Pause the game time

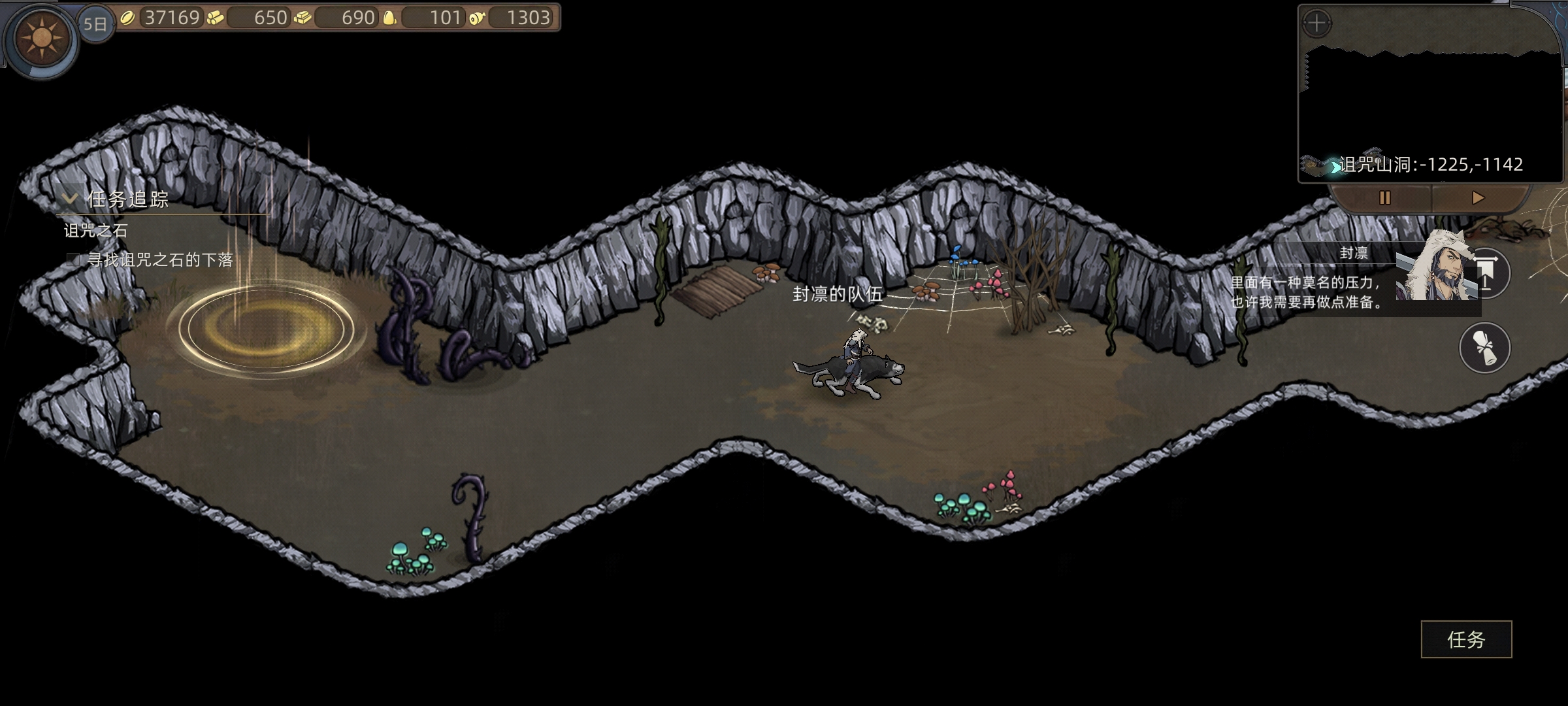[x=1384, y=198]
